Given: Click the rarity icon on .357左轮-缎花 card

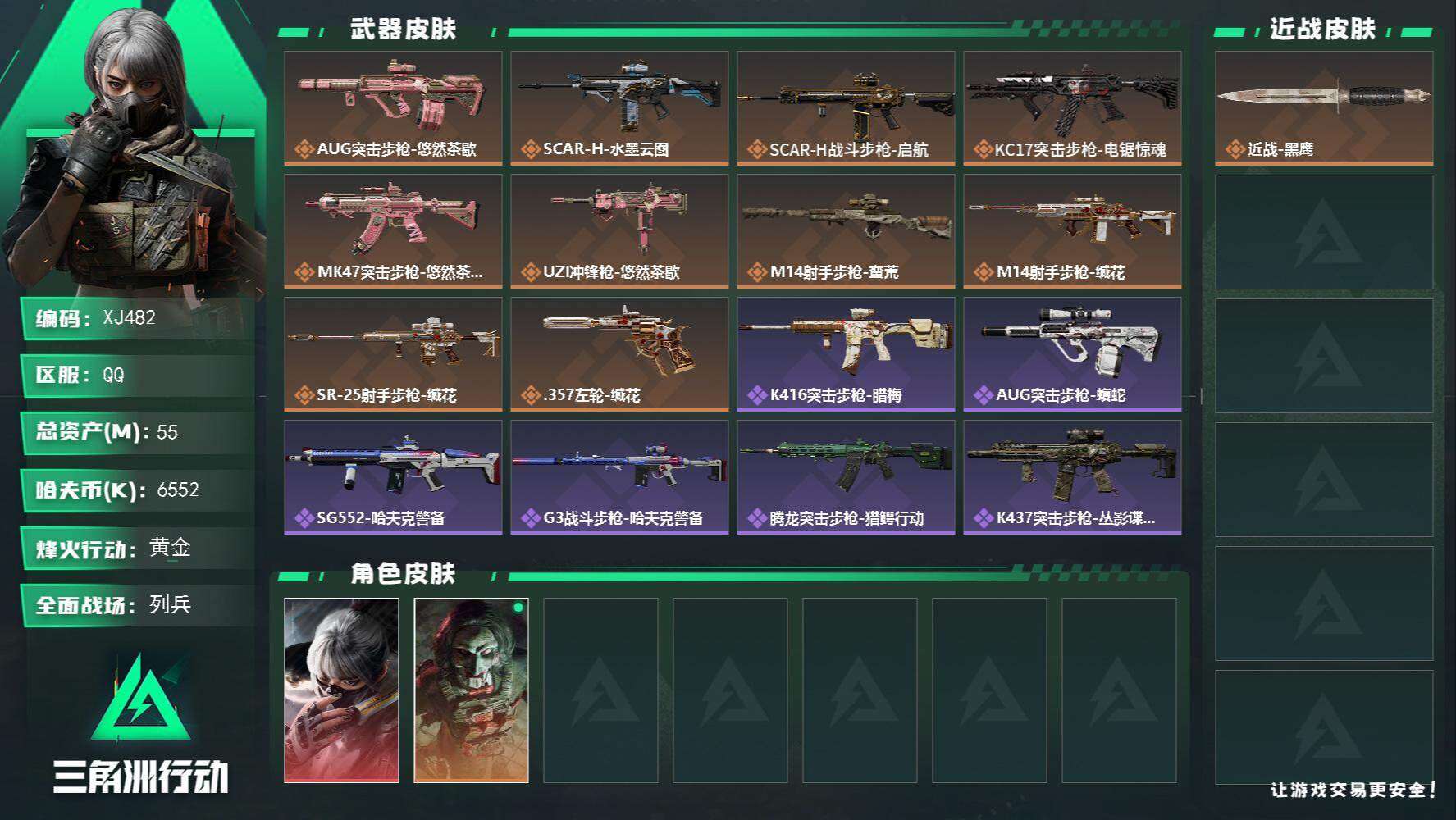Looking at the screenshot, I should point(532,394).
